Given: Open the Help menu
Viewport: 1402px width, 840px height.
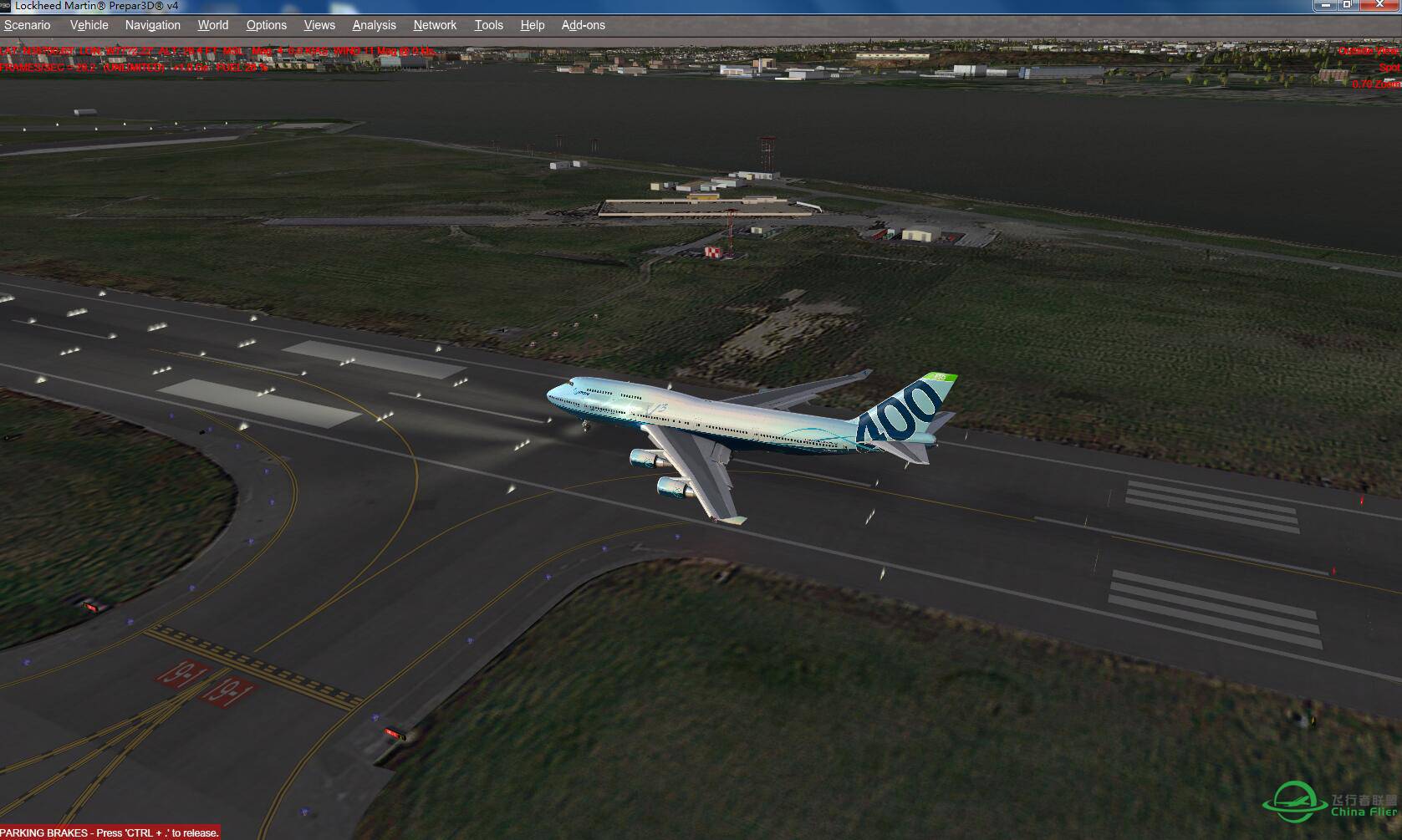Looking at the screenshot, I should (x=532, y=25).
